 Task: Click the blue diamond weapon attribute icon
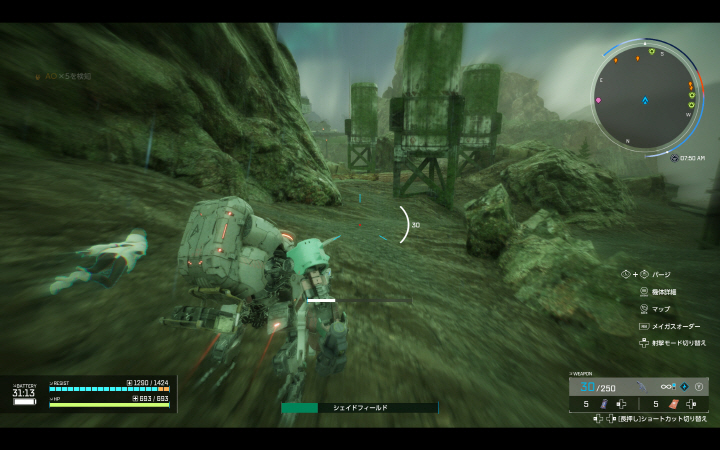point(684,387)
